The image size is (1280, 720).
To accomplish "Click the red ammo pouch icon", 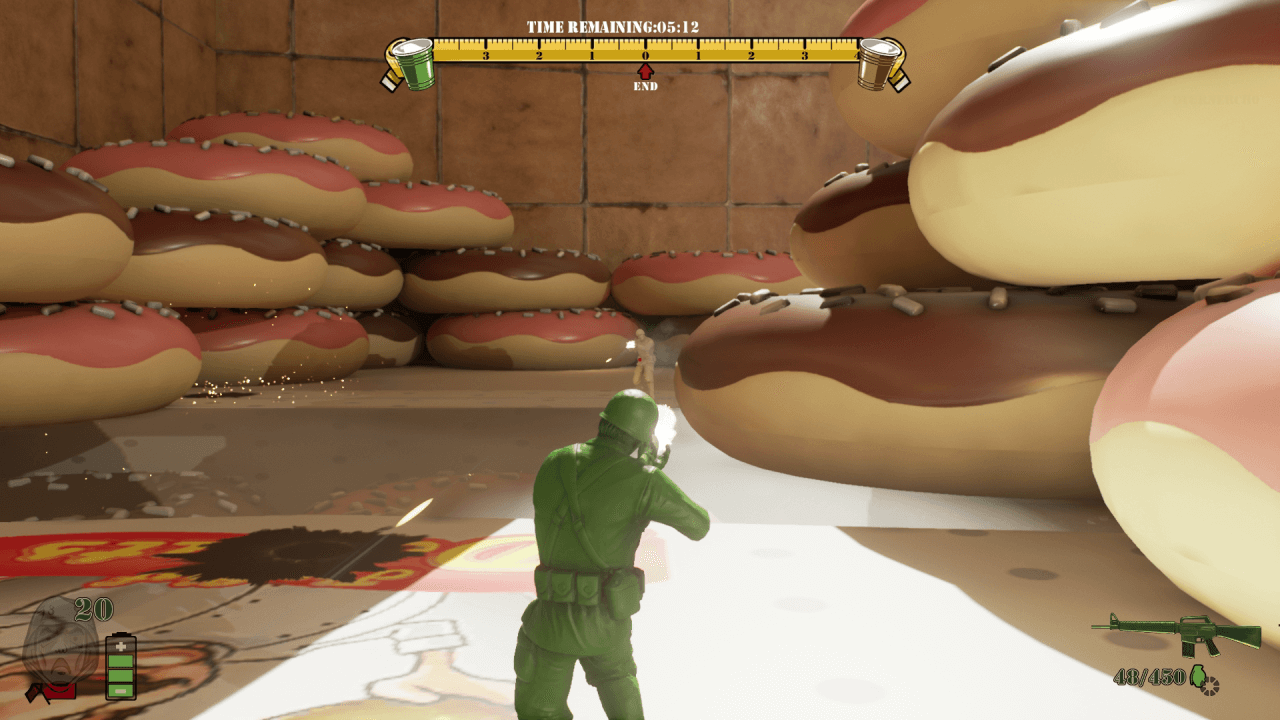I will pyautogui.click(x=60, y=692).
